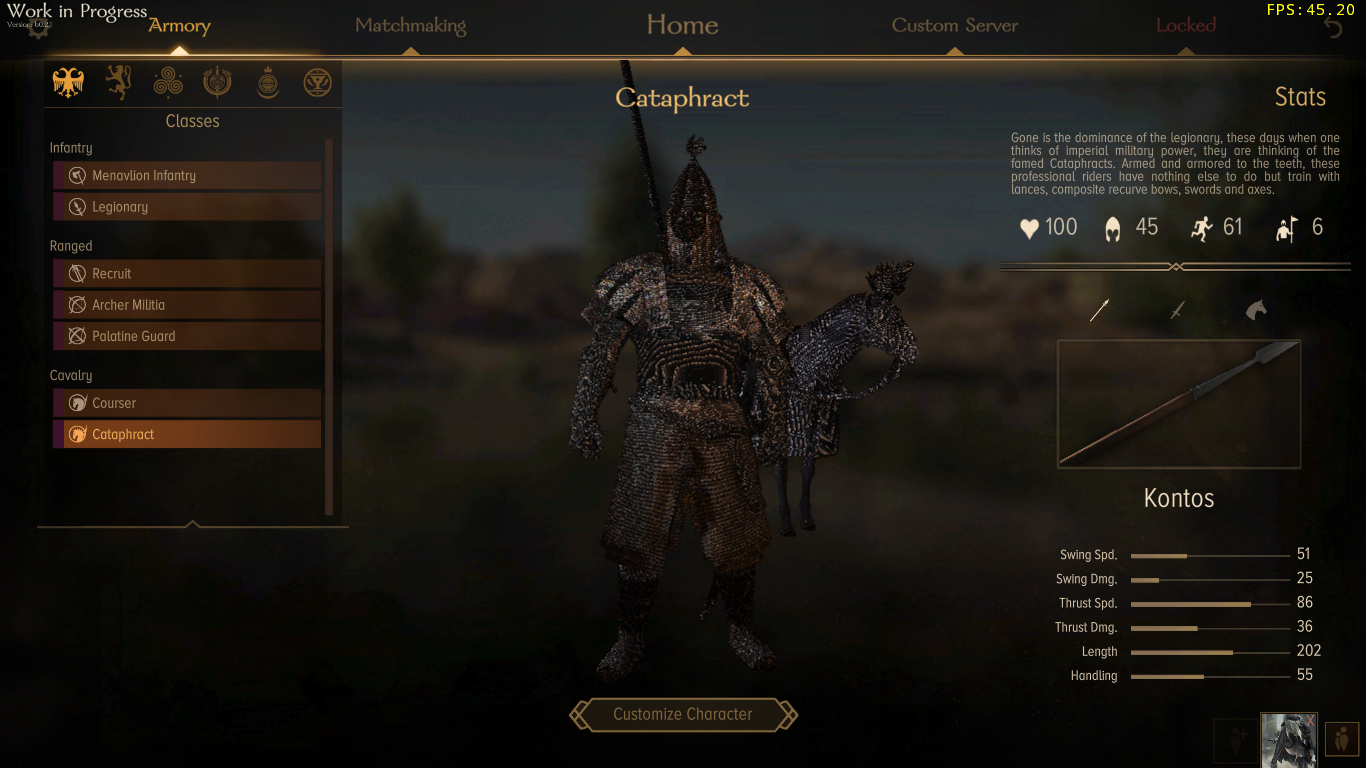
Task: Select the double-headed eagle faction
Action: click(68, 83)
